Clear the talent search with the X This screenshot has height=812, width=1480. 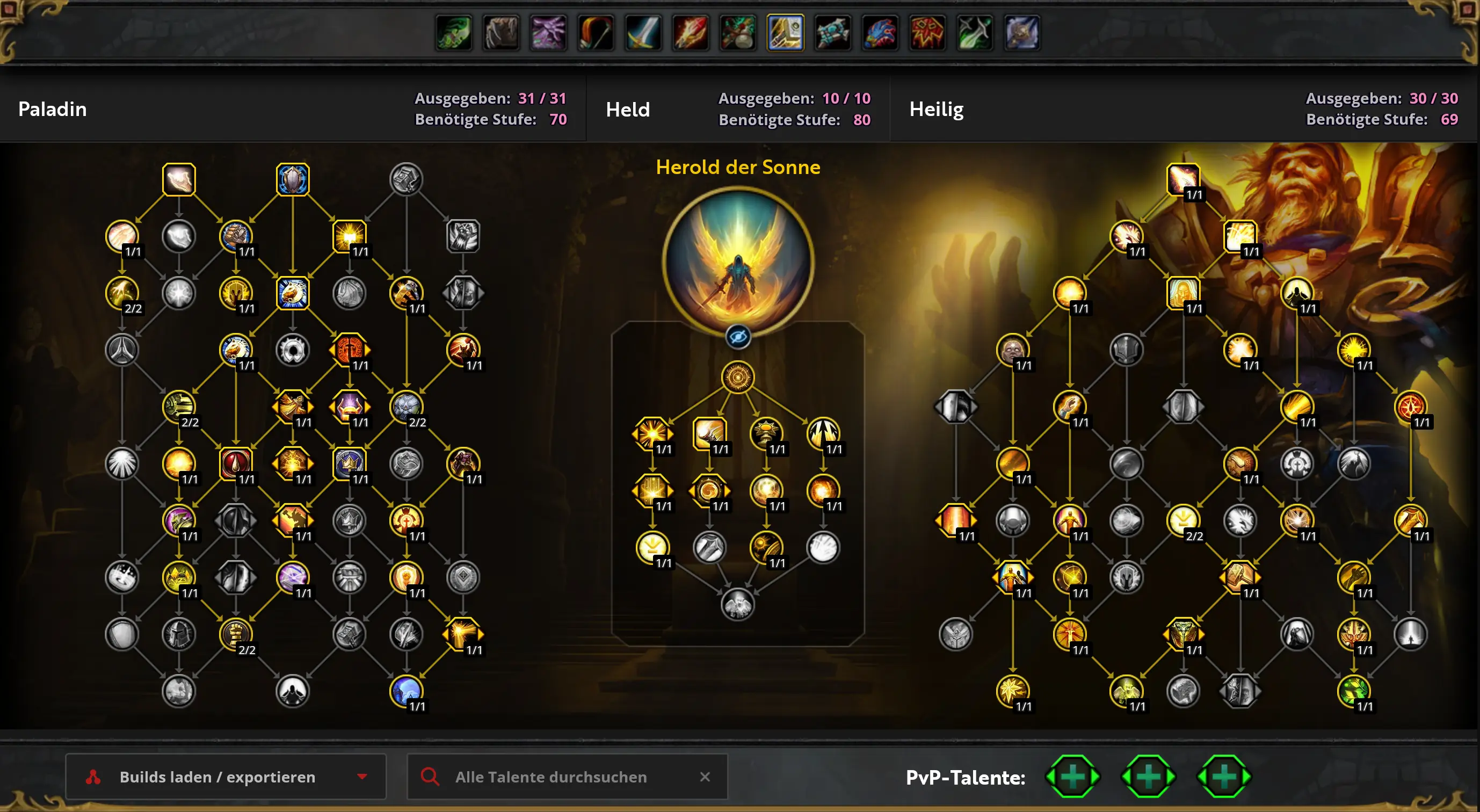(x=705, y=777)
